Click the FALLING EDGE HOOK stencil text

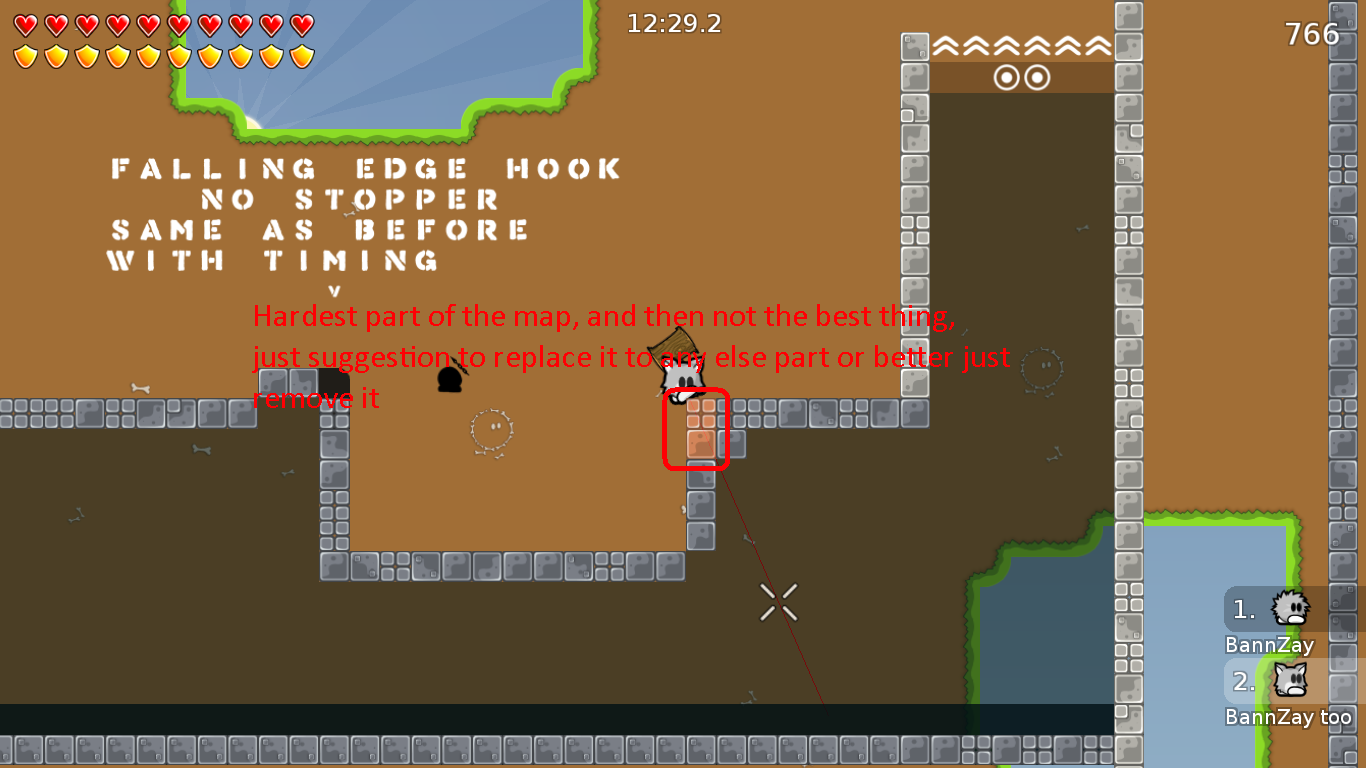tap(364, 168)
